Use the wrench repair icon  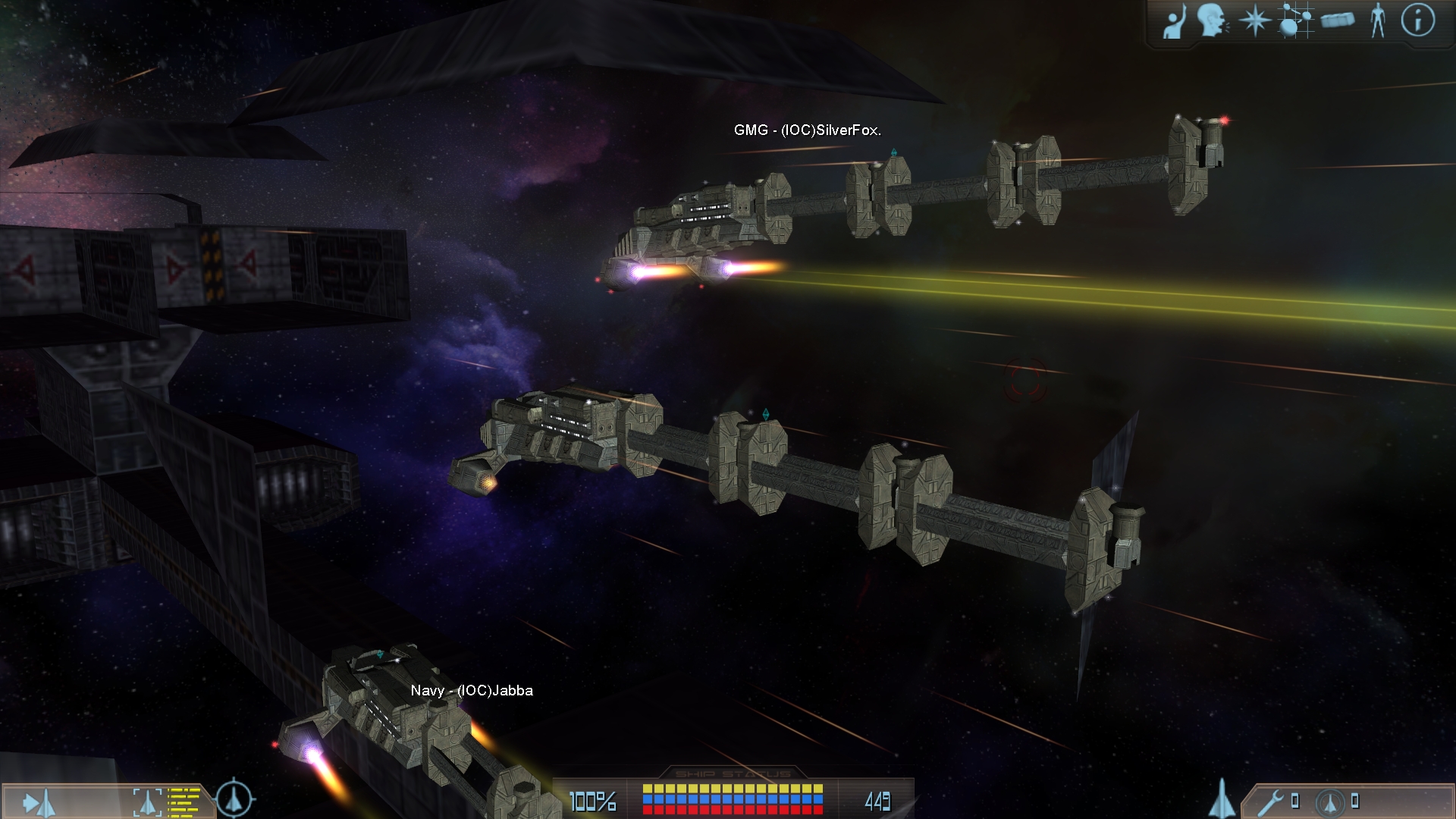[x=1270, y=801]
